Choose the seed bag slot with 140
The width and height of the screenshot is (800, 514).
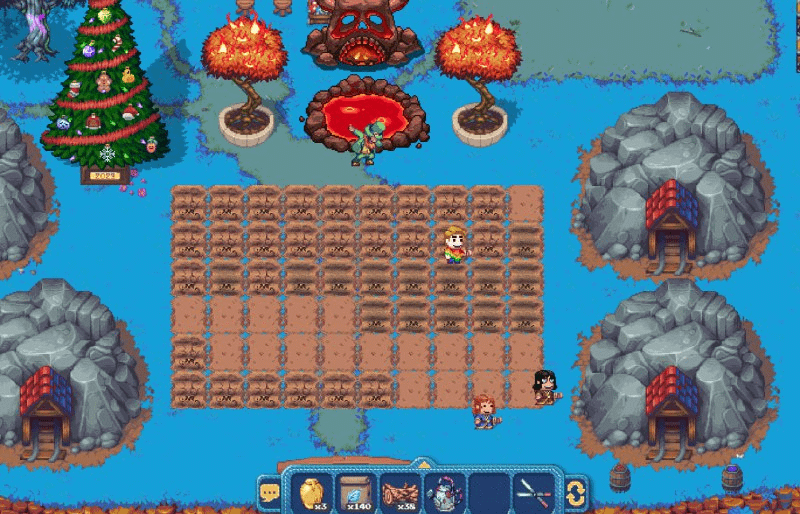pyautogui.click(x=355, y=492)
